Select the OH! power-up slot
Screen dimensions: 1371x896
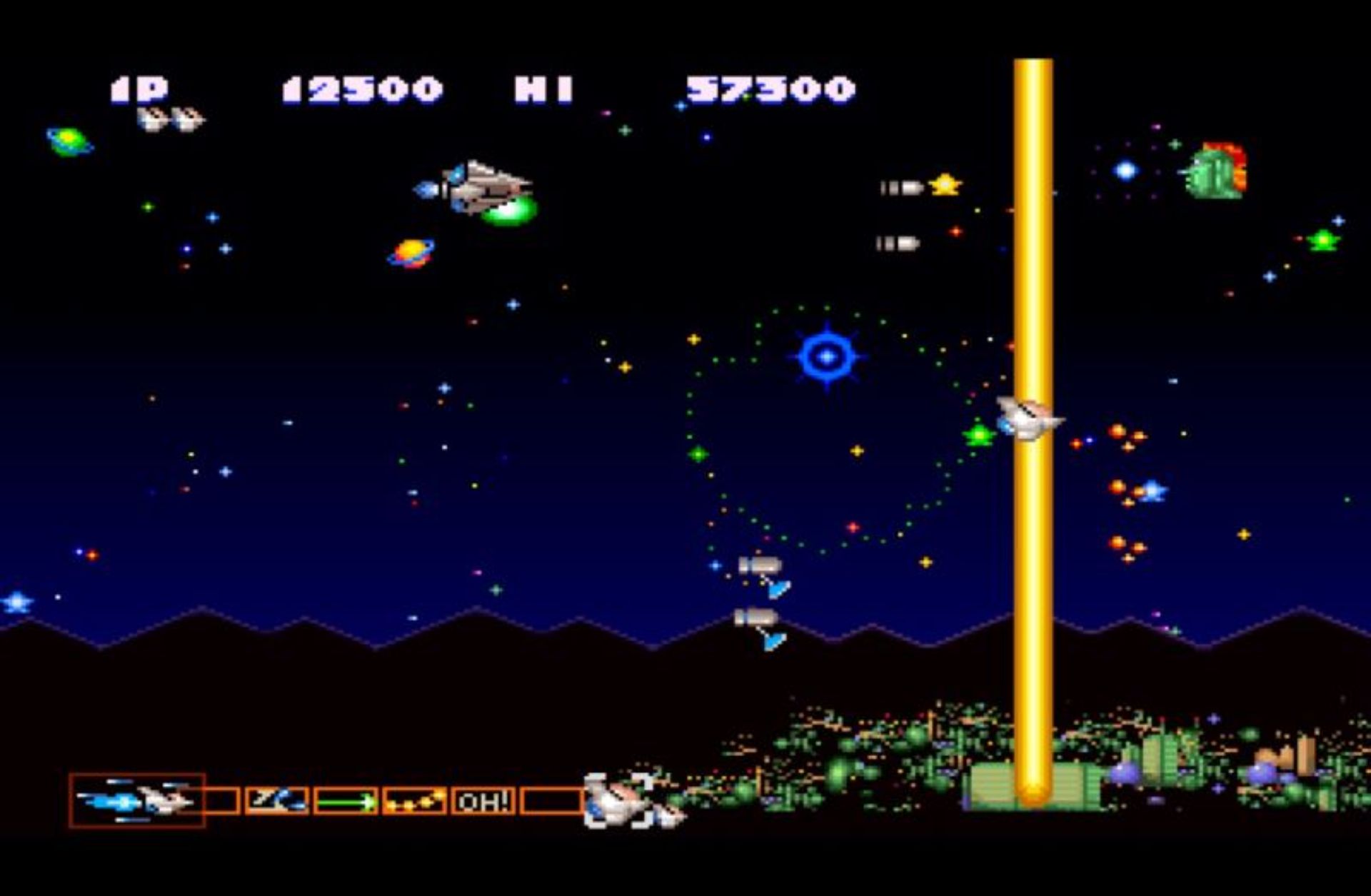point(483,801)
